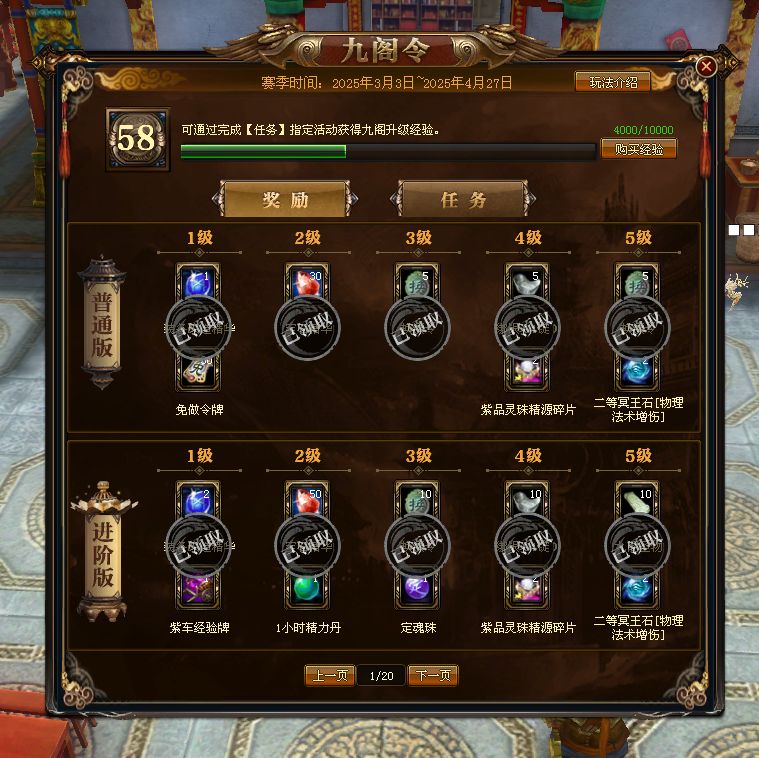The image size is (759, 758).
Task: Select the 定魂珠 purple orb reward
Action: pyautogui.click(x=417, y=588)
